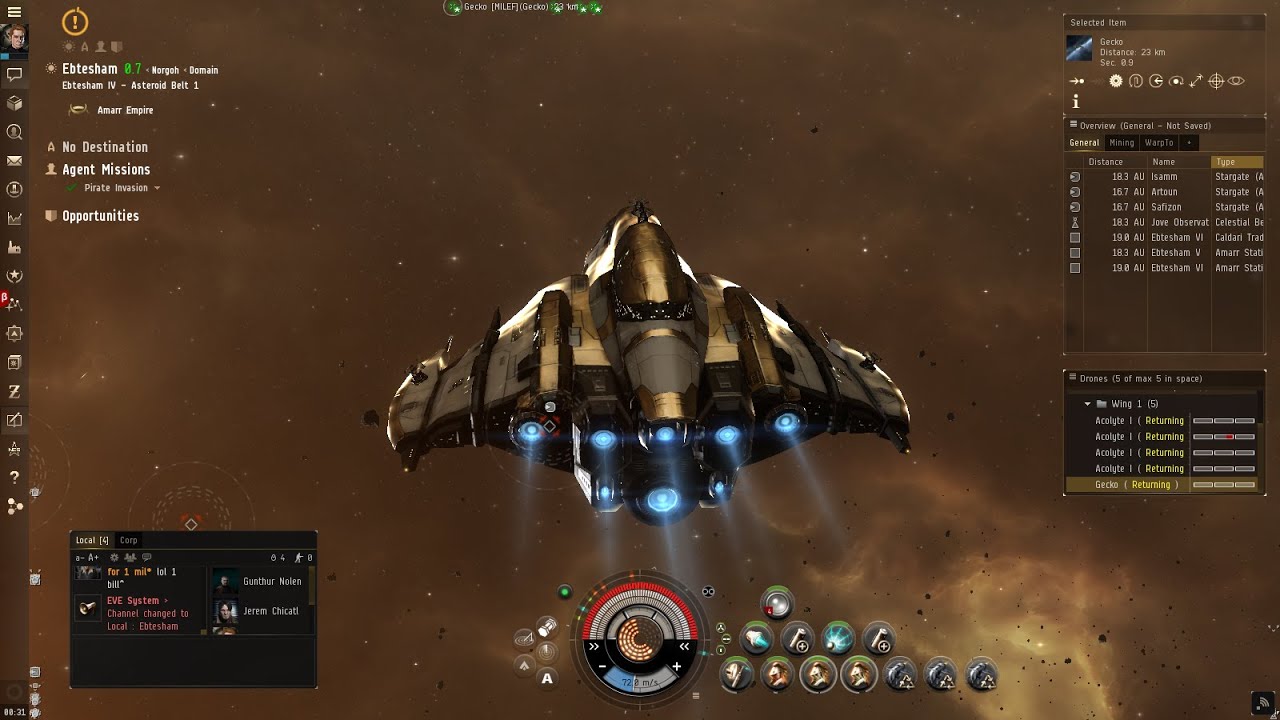Toggle the autopilot A button

547,679
